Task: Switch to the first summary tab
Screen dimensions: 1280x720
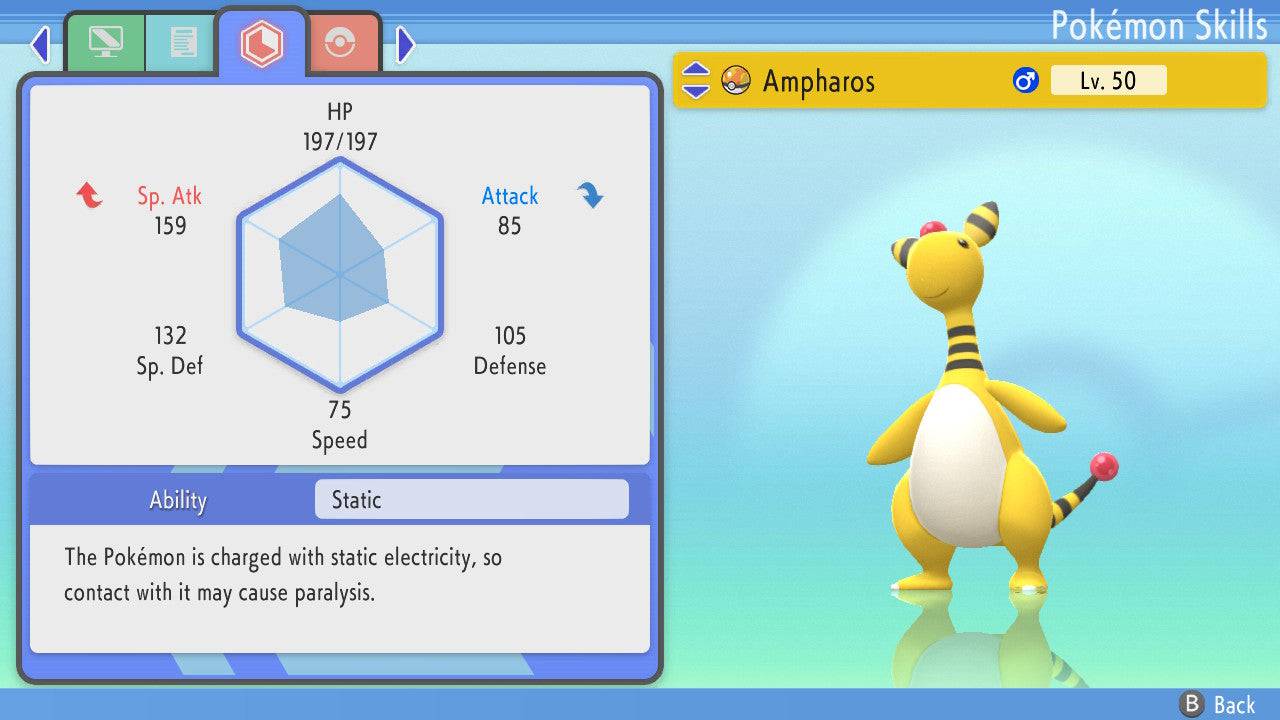Action: (x=105, y=42)
